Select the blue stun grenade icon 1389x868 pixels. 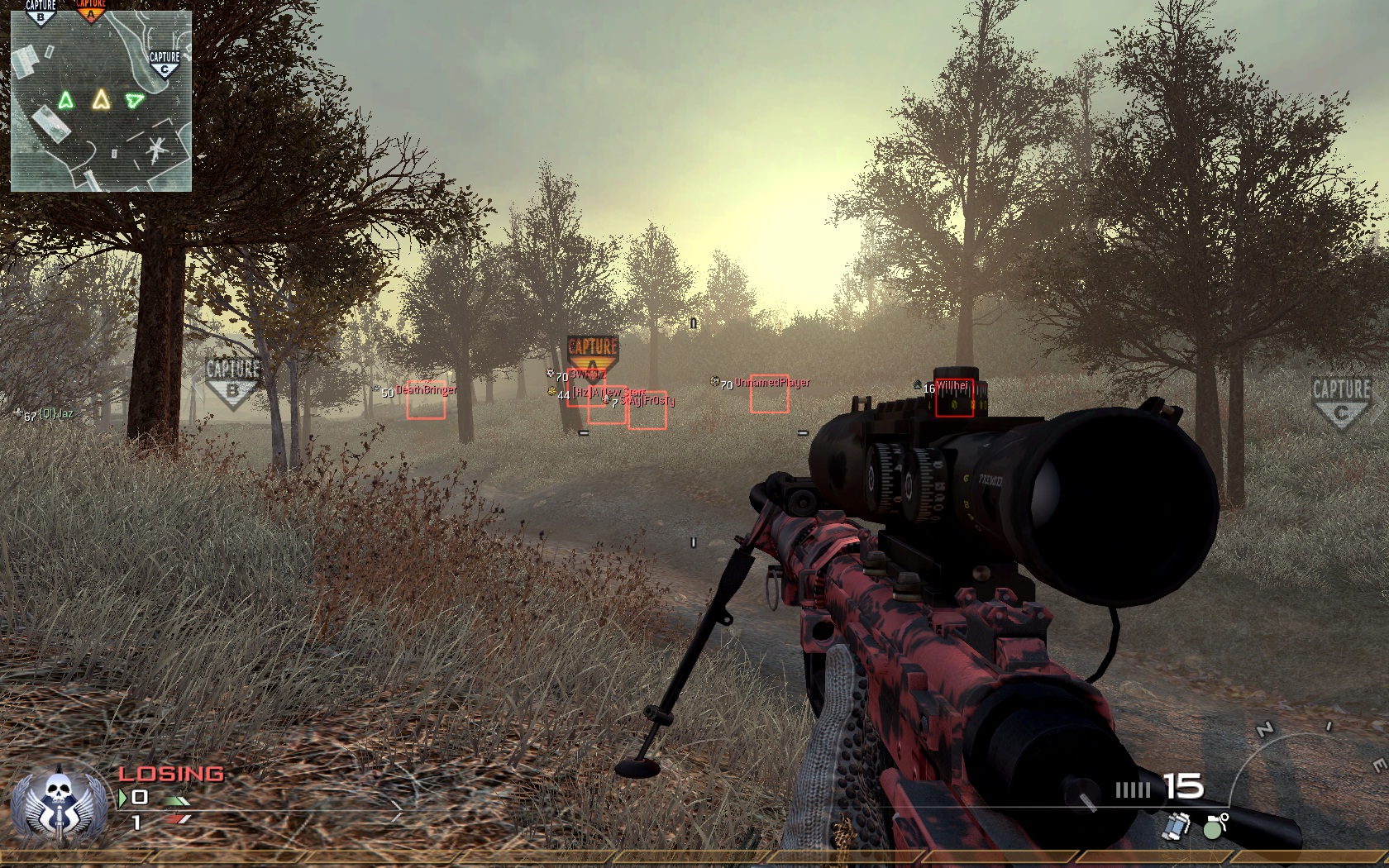click(x=1177, y=826)
